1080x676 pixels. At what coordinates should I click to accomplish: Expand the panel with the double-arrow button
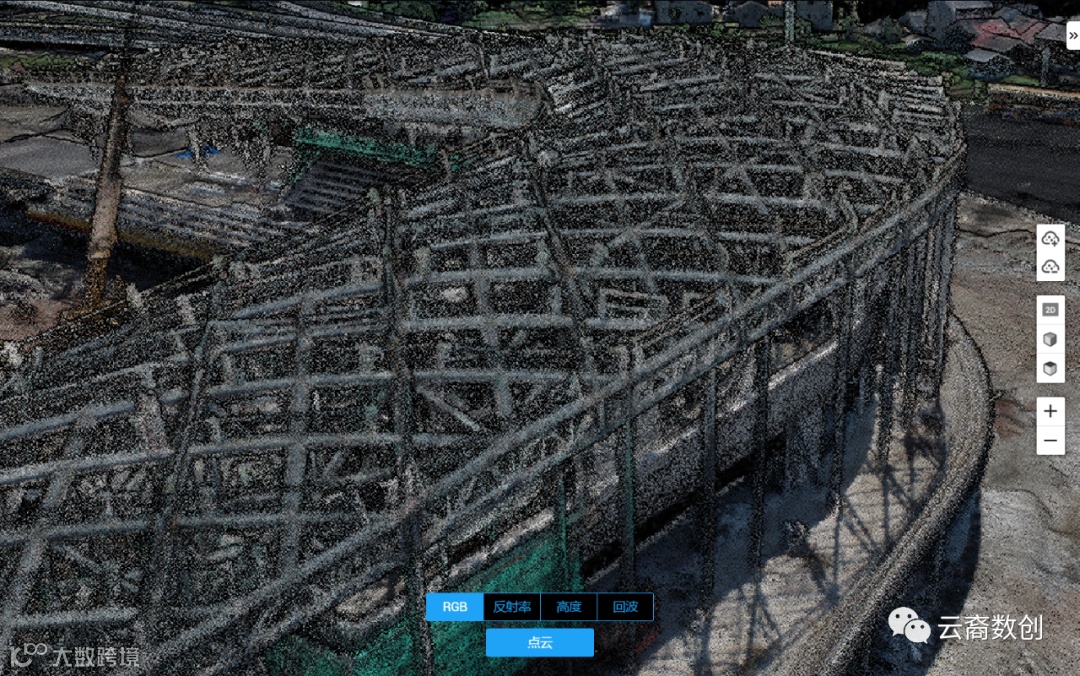pos(1072,35)
